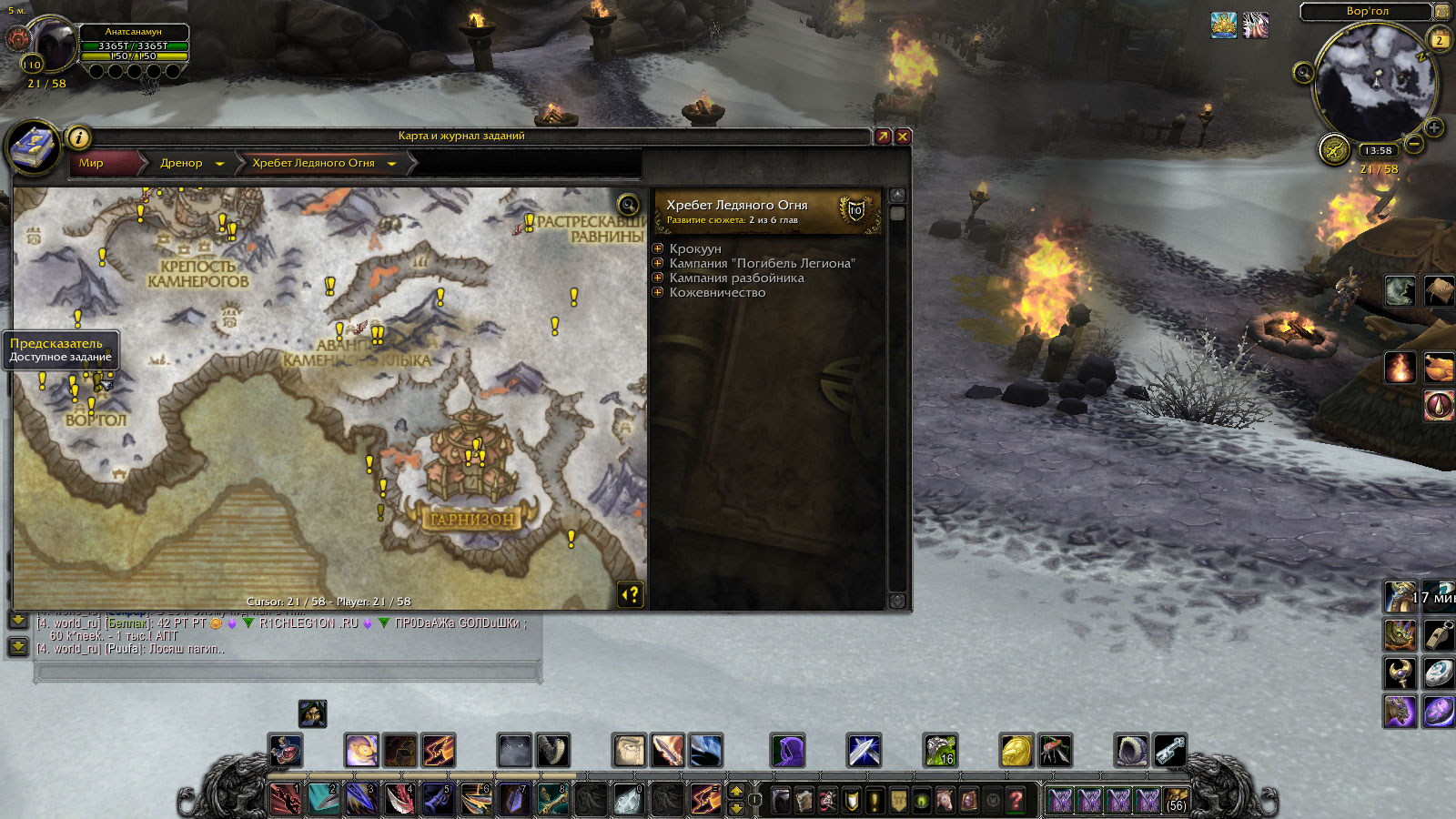Viewport: 1456px width, 819px height.
Task: Open the Дренор continent dropdown
Action: (219, 164)
